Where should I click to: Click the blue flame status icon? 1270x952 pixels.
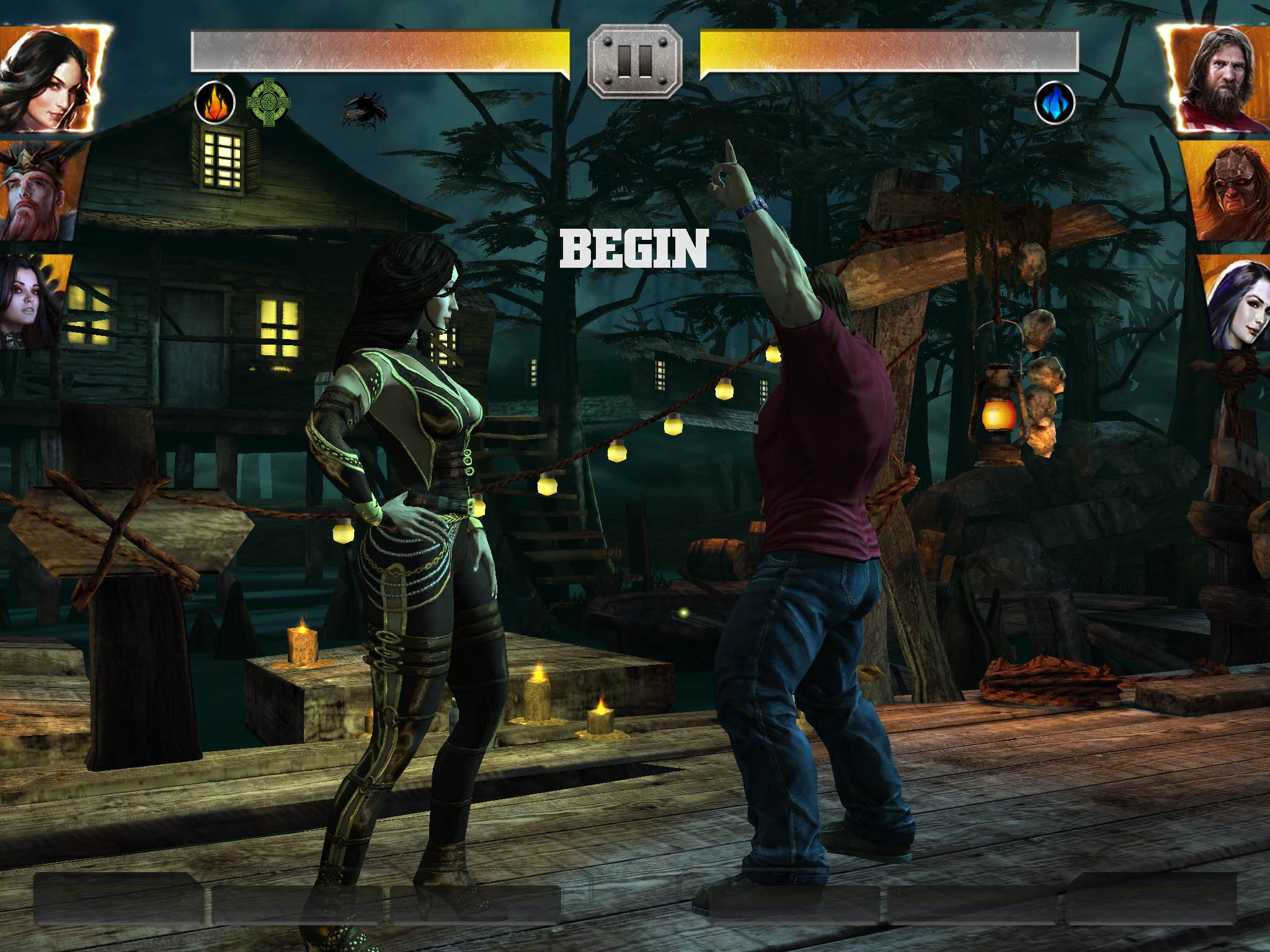(1054, 103)
